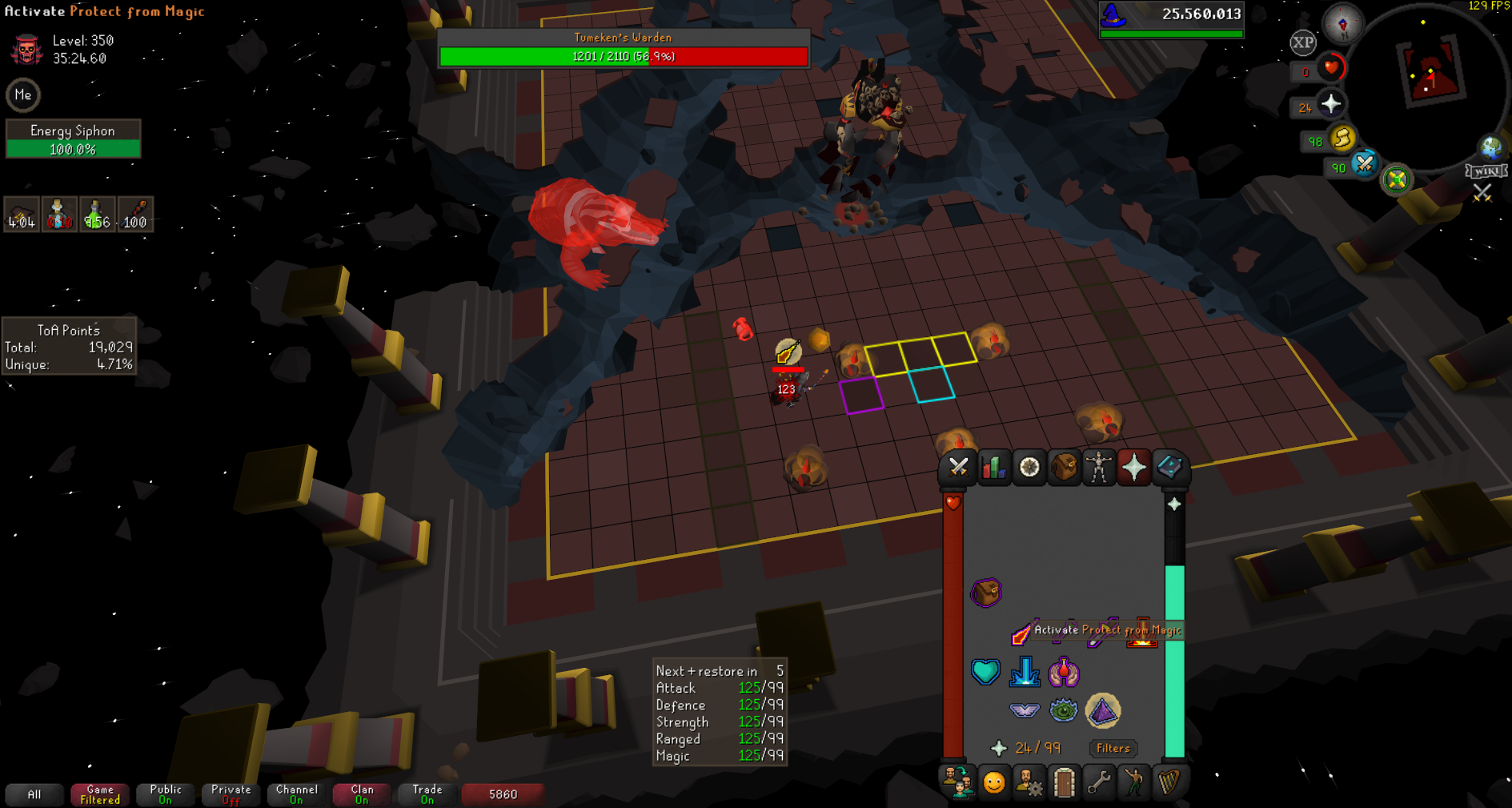Activate the special attack orb
This screenshot has width=1512, height=808.
click(x=1365, y=165)
